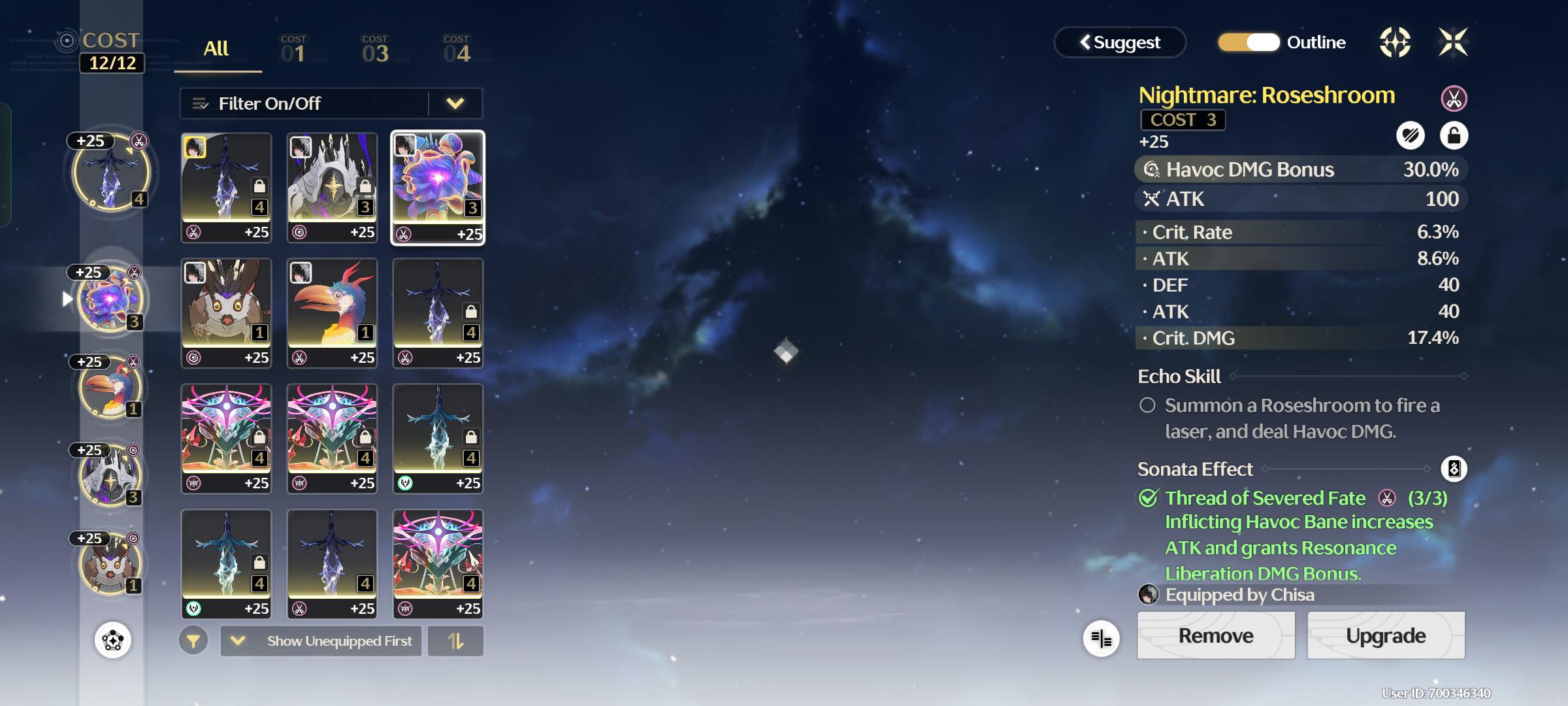Screen dimensions: 1568x706
Task: Remove the equipped Nightmare: Roseshroom echo
Action: coord(1215,635)
